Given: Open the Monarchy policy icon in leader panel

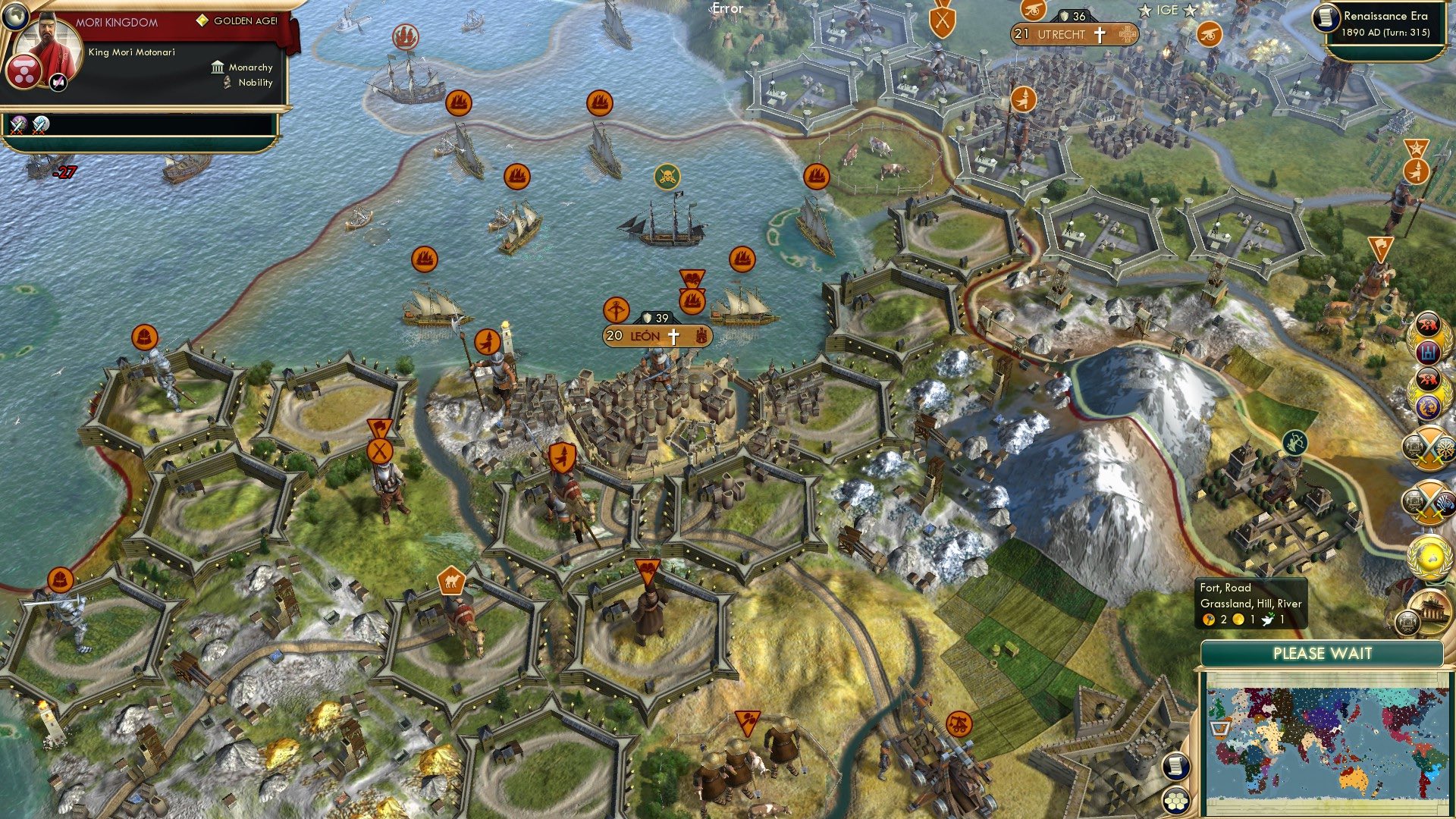Looking at the screenshot, I should 216,67.
